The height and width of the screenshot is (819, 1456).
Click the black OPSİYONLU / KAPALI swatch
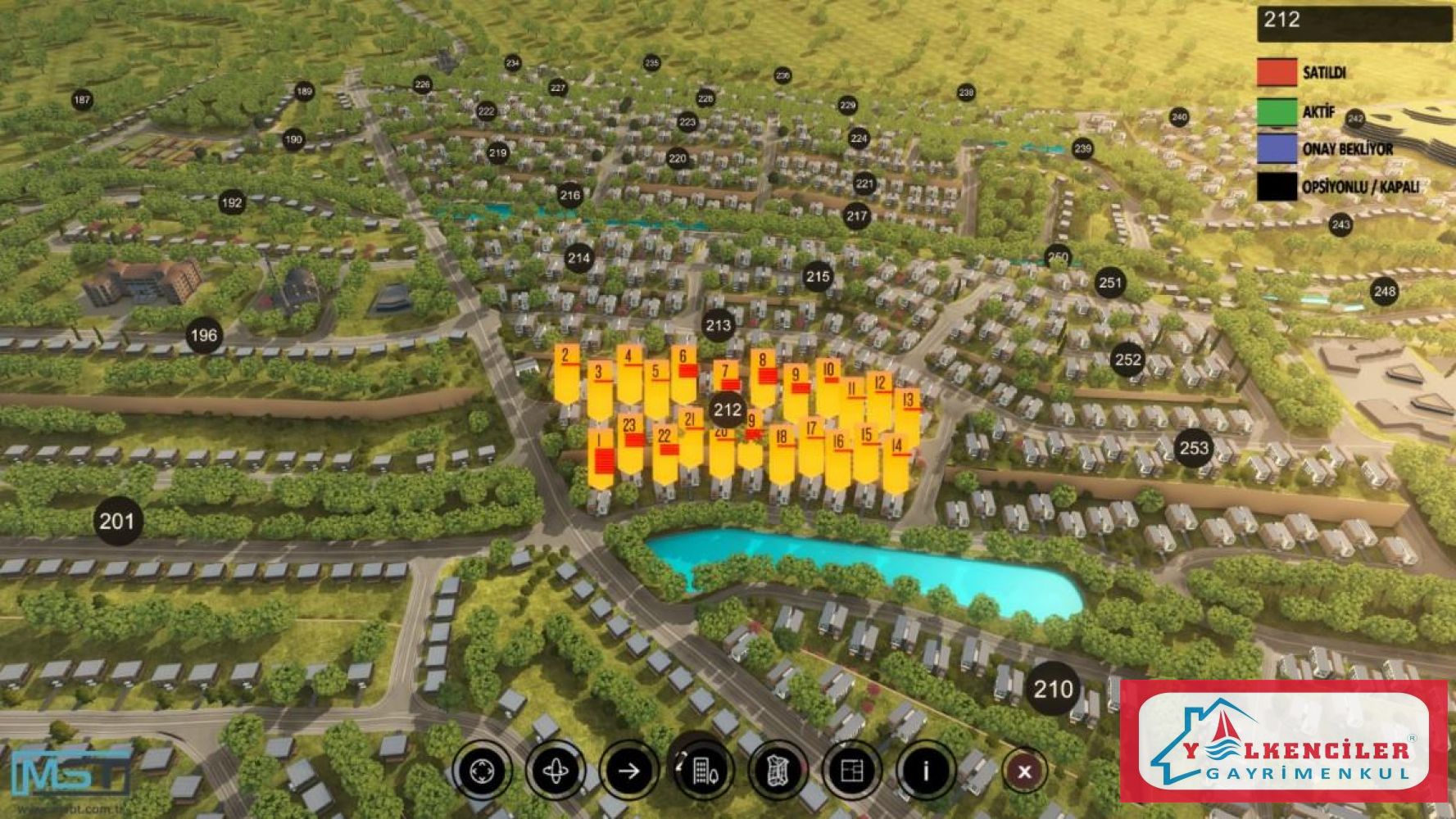coord(1277,187)
